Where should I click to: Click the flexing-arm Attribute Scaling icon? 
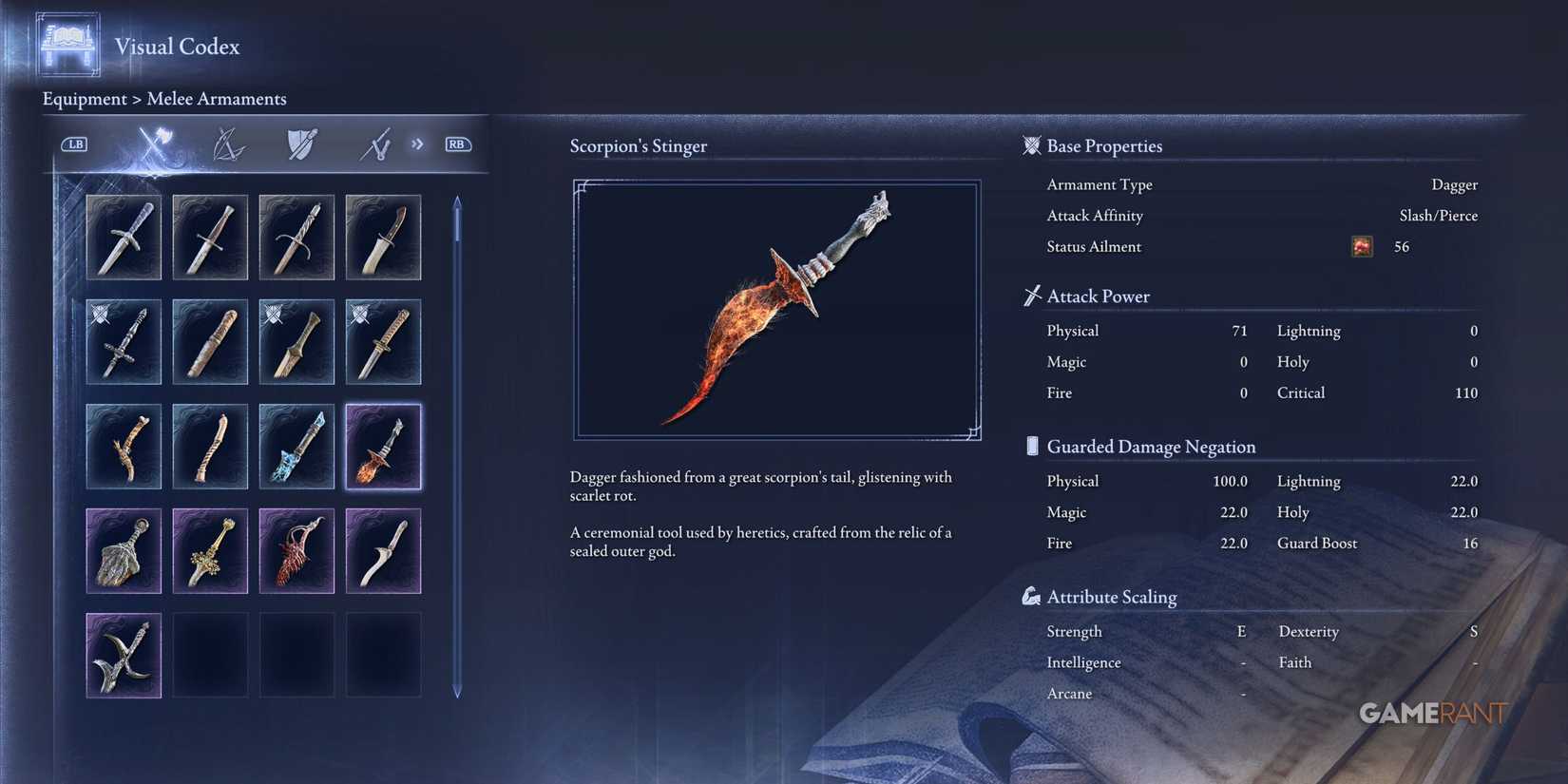click(x=1031, y=597)
